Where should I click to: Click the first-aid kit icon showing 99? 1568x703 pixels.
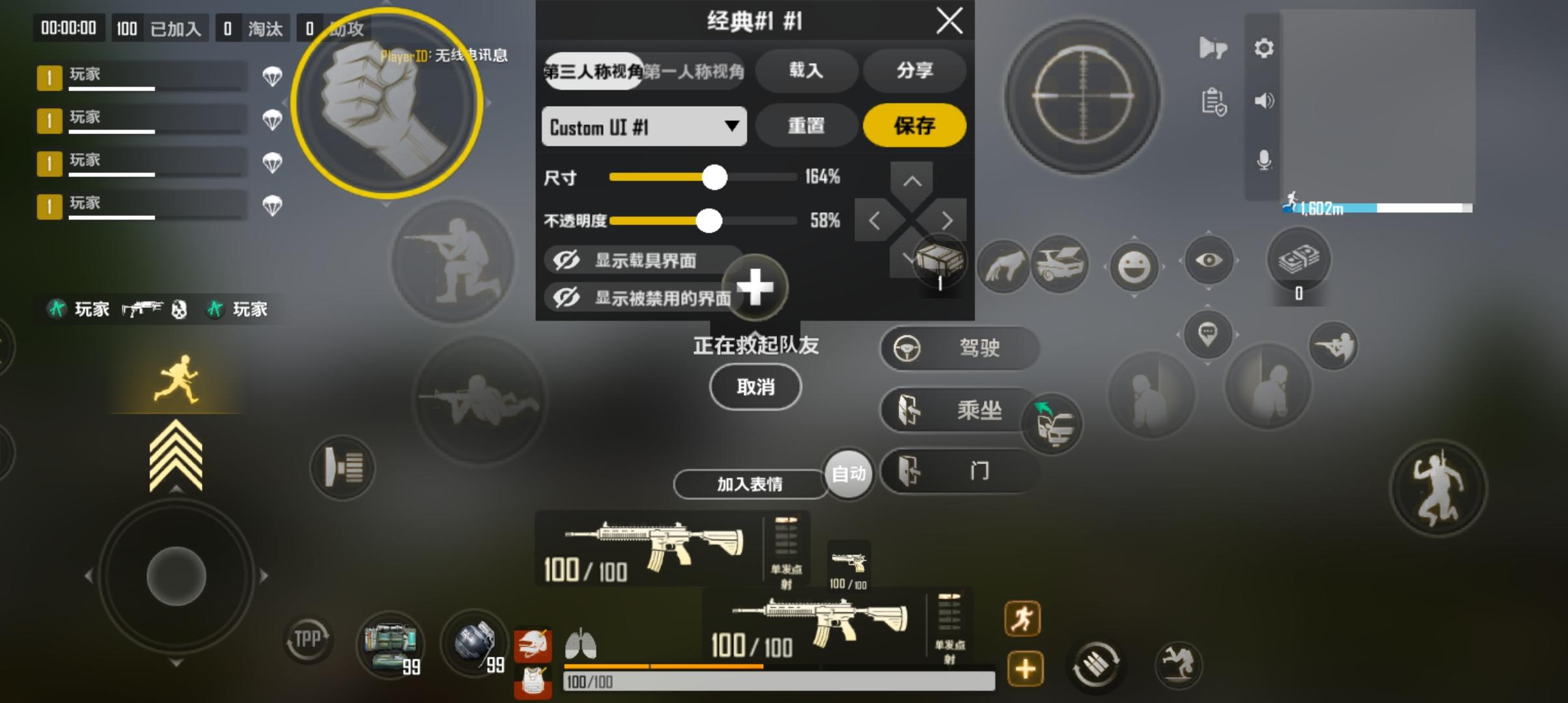391,646
